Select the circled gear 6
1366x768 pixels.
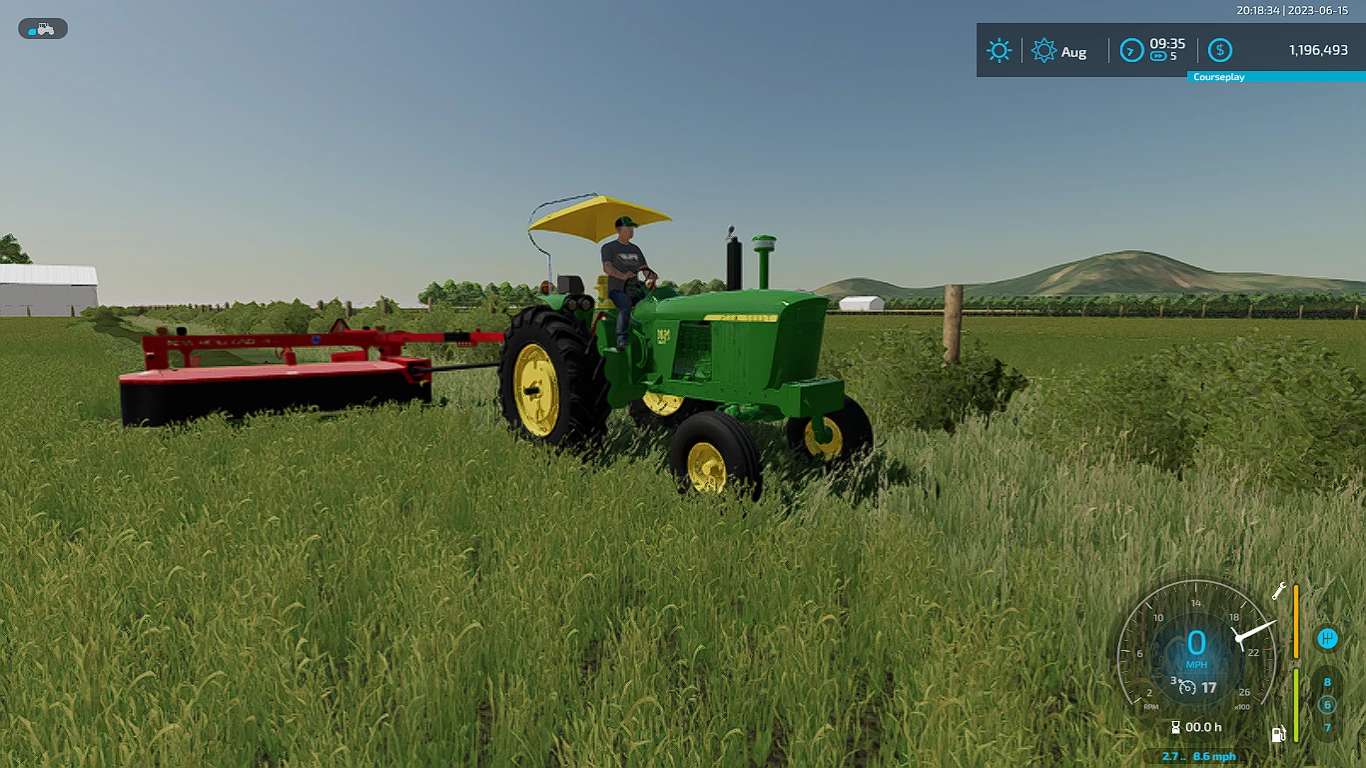(x=1327, y=705)
